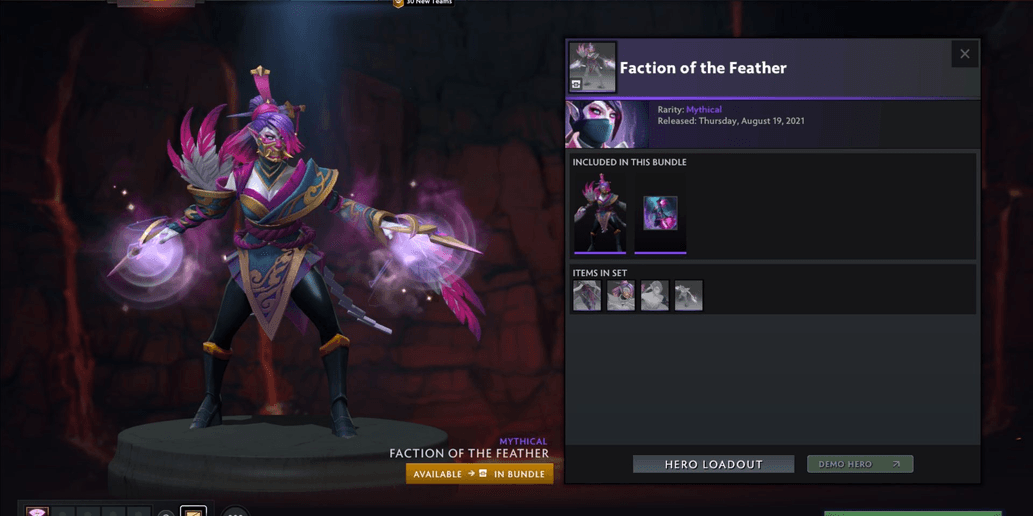Choose the third item in the set

[x=655, y=295]
